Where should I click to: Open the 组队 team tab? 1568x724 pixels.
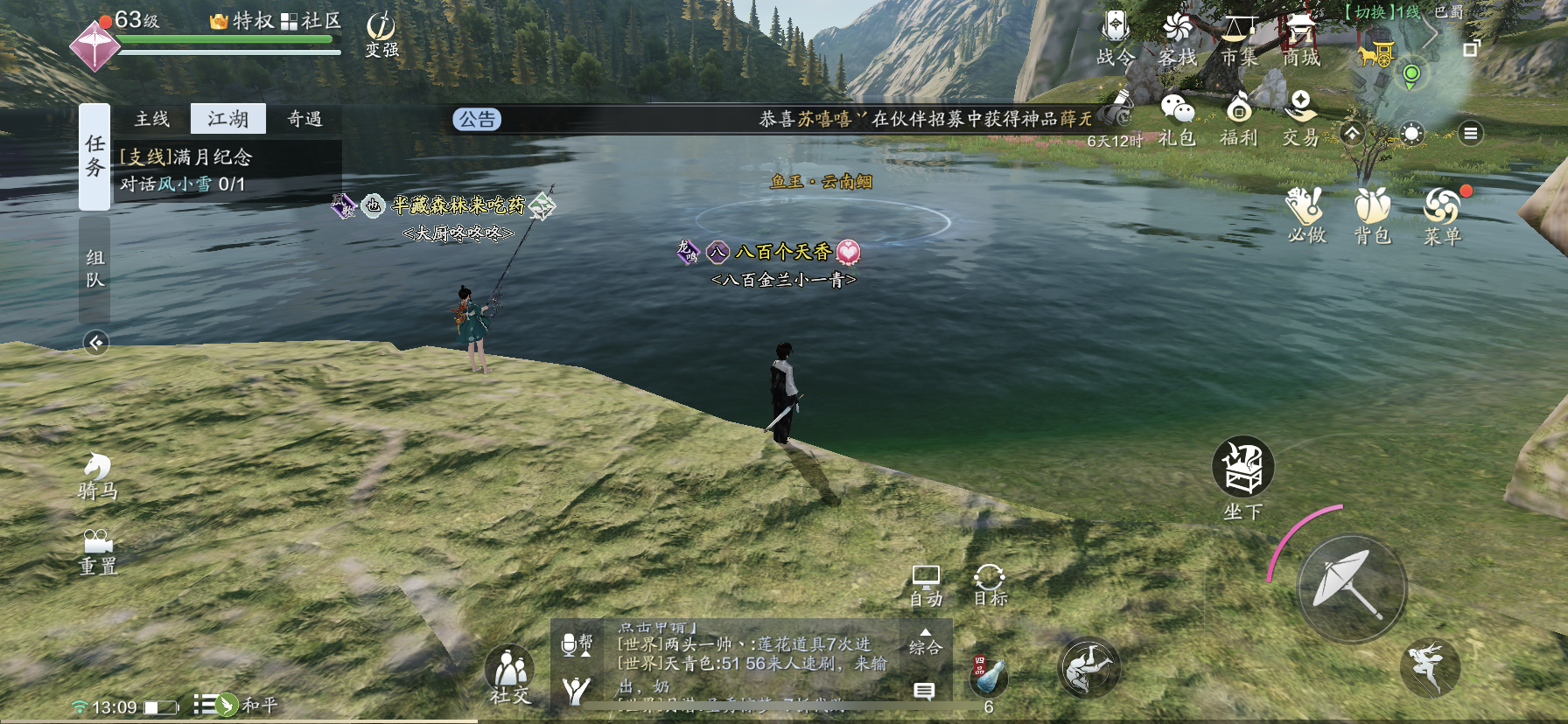[x=94, y=268]
